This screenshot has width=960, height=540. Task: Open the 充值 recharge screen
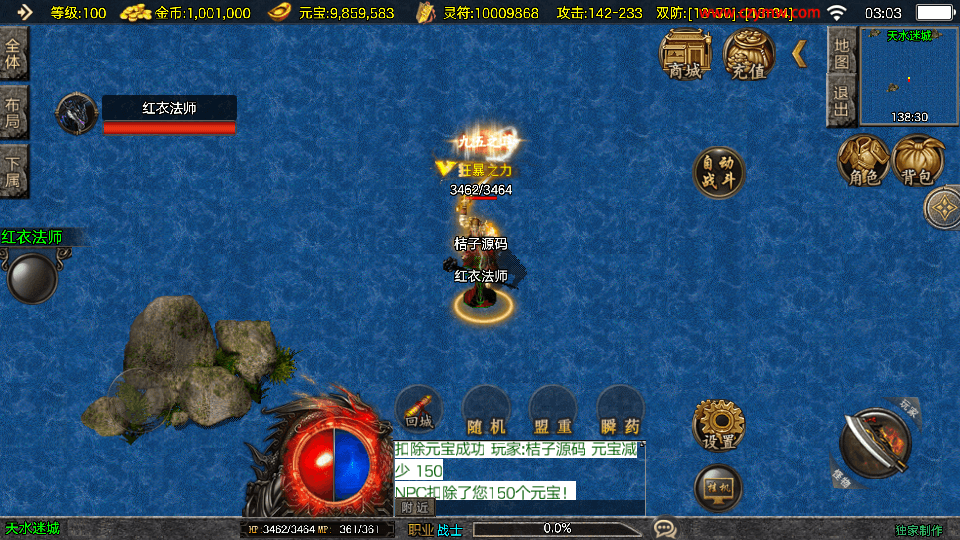coord(748,53)
